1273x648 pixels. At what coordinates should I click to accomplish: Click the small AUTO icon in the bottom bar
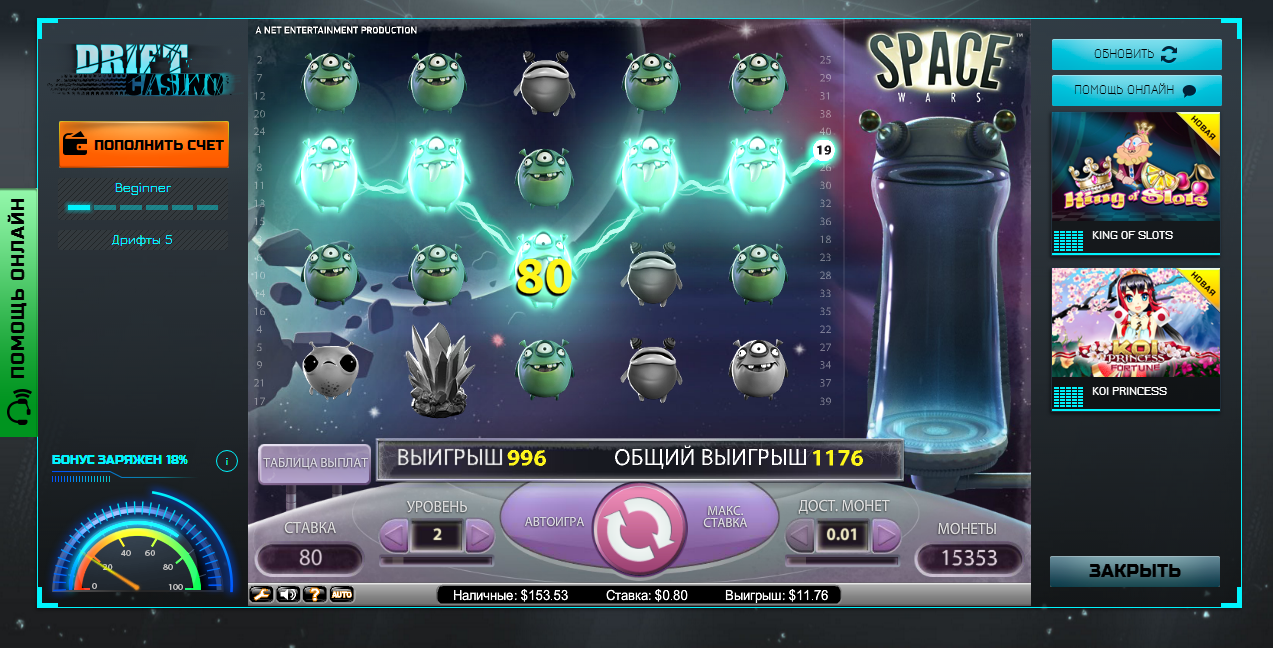pyautogui.click(x=341, y=595)
